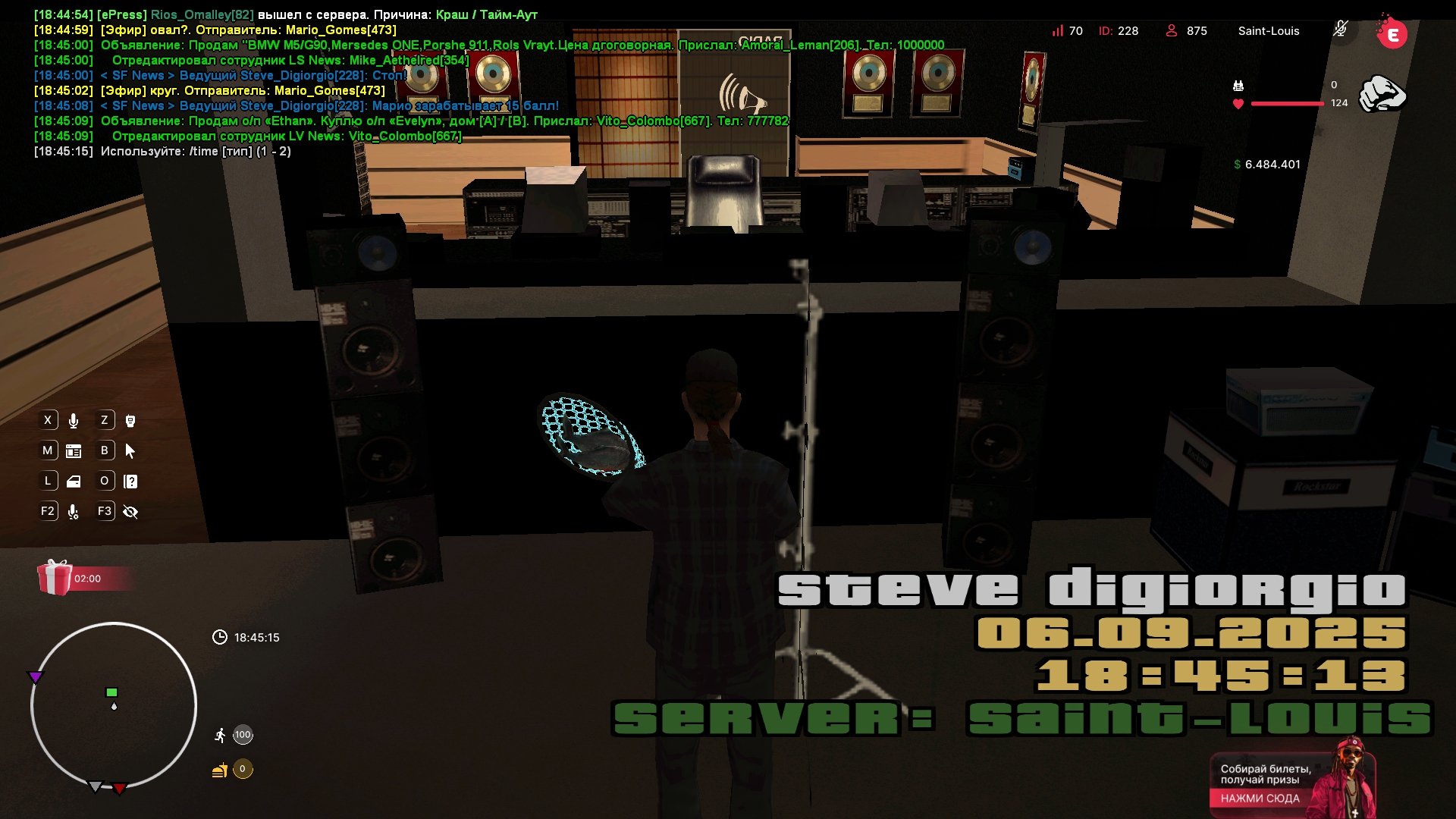Toggle the muted microphone icon

1341,30
